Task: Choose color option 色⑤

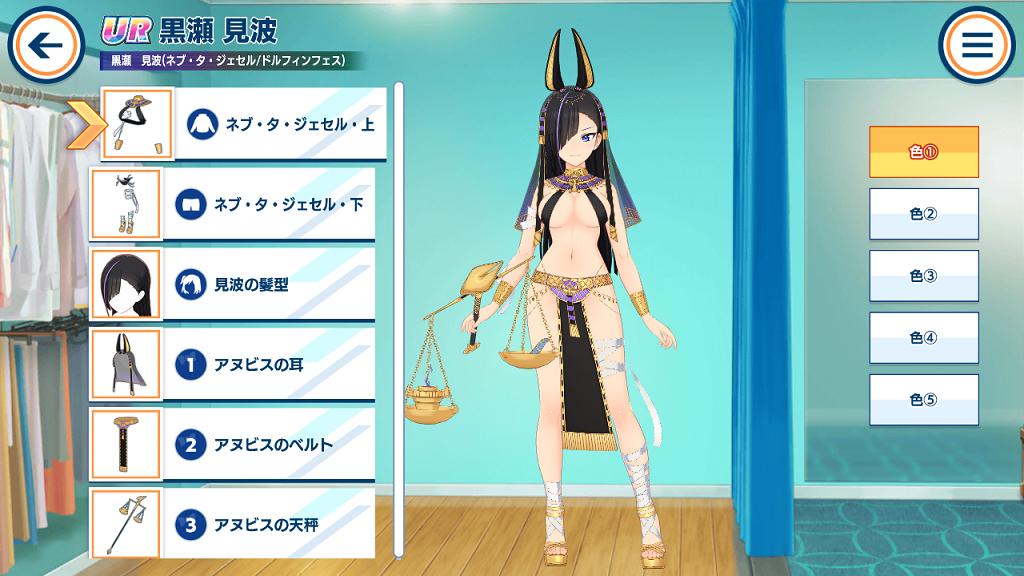Action: 923,400
